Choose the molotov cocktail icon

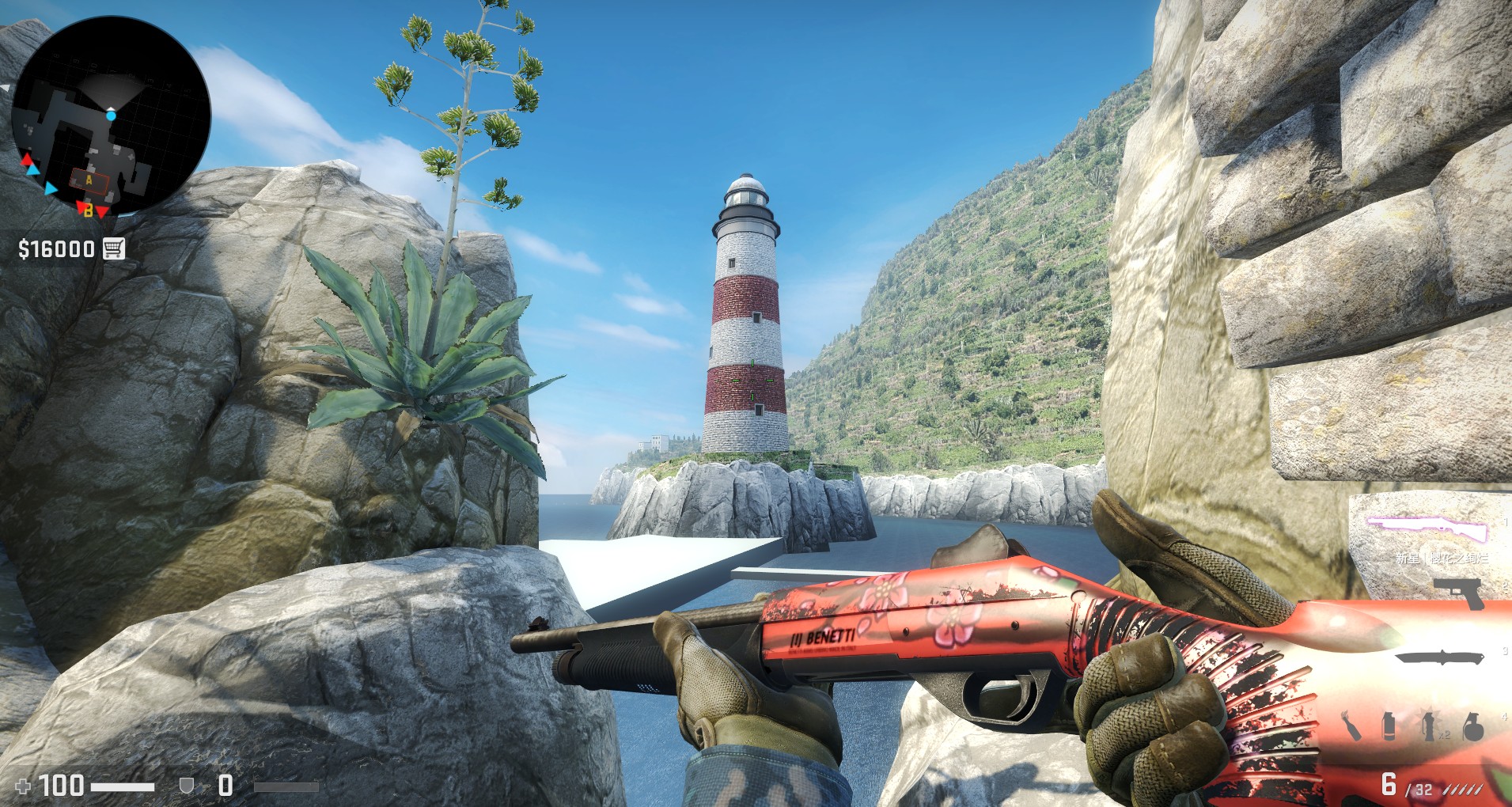tap(1351, 726)
